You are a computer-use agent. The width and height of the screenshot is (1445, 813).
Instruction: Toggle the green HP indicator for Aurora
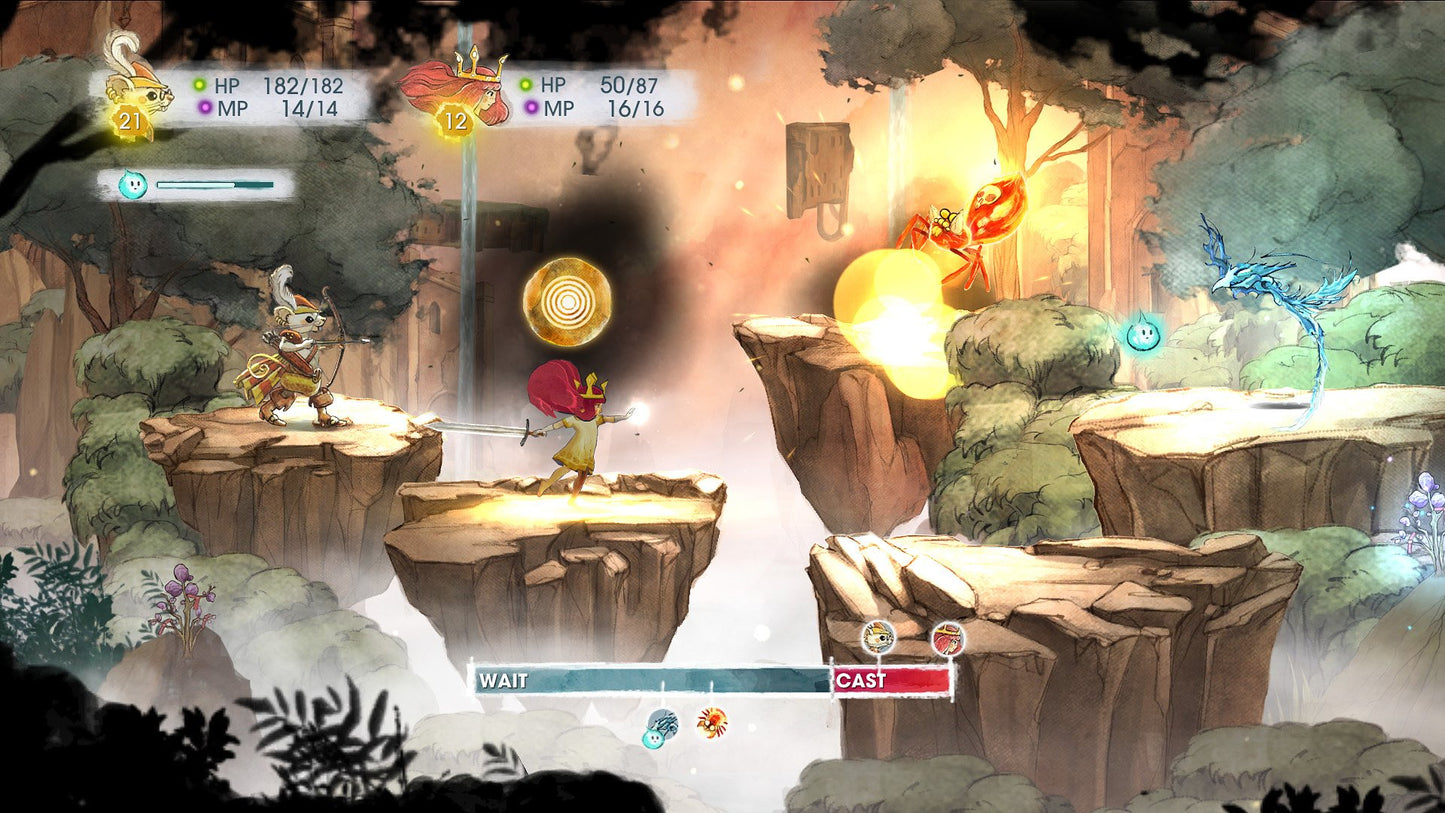pyautogui.click(x=526, y=85)
